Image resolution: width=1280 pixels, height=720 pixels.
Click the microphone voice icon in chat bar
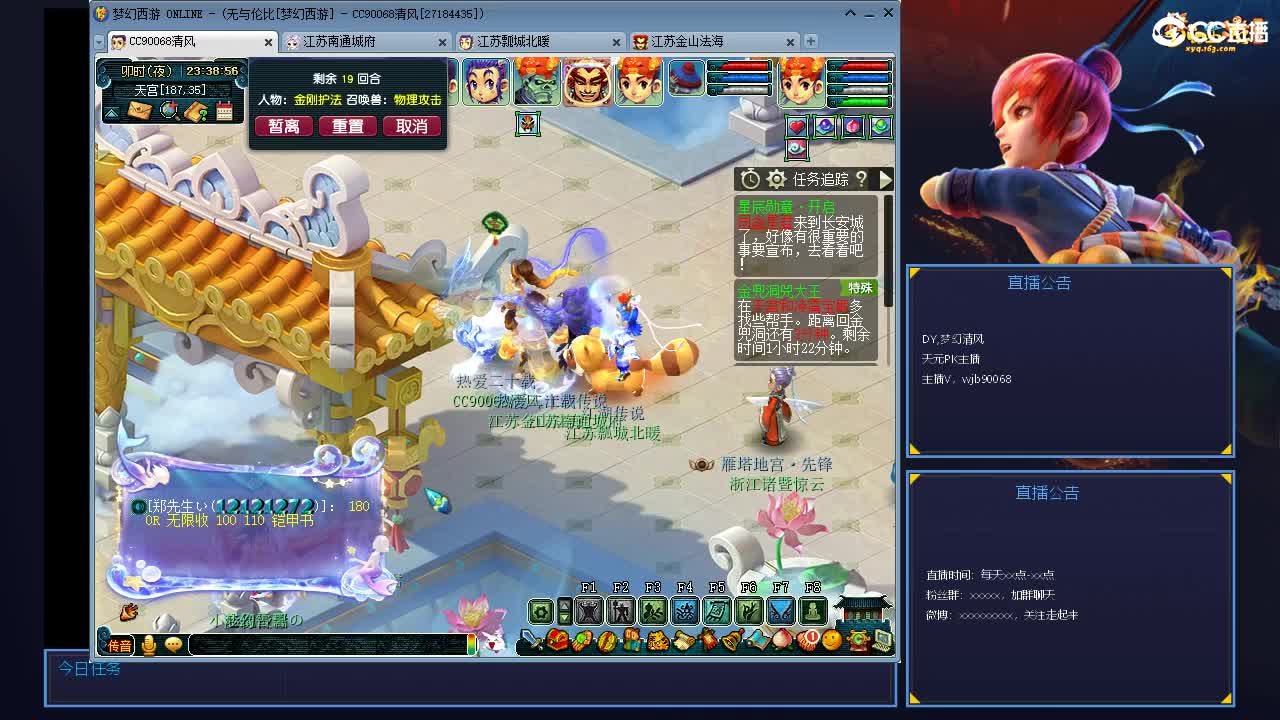pos(148,645)
